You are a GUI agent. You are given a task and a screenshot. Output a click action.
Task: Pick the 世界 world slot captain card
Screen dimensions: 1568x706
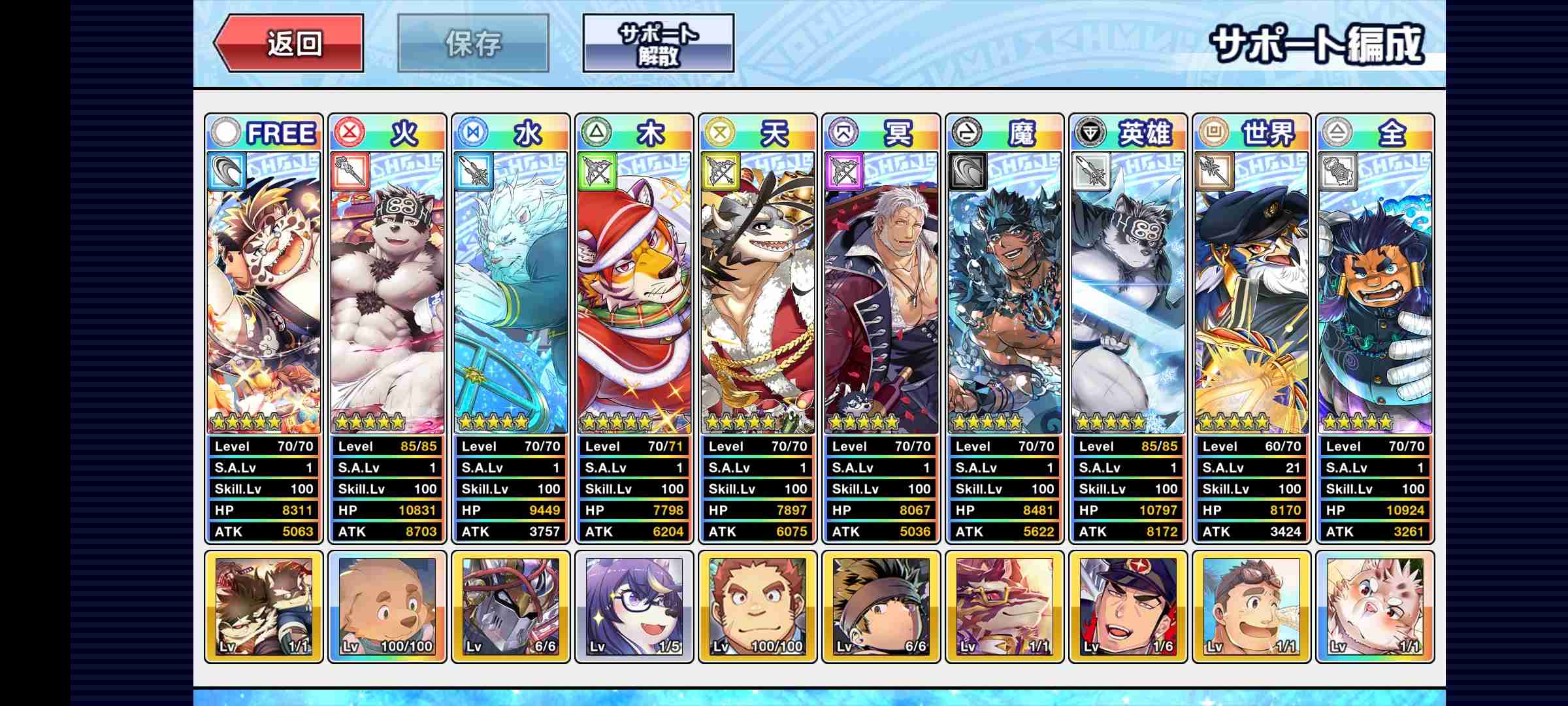[1252, 294]
